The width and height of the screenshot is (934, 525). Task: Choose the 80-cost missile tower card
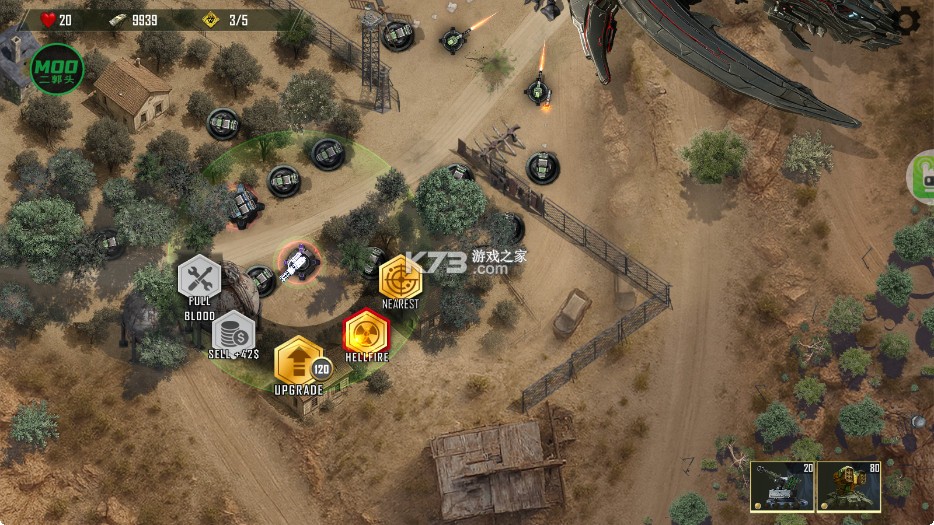point(848,486)
